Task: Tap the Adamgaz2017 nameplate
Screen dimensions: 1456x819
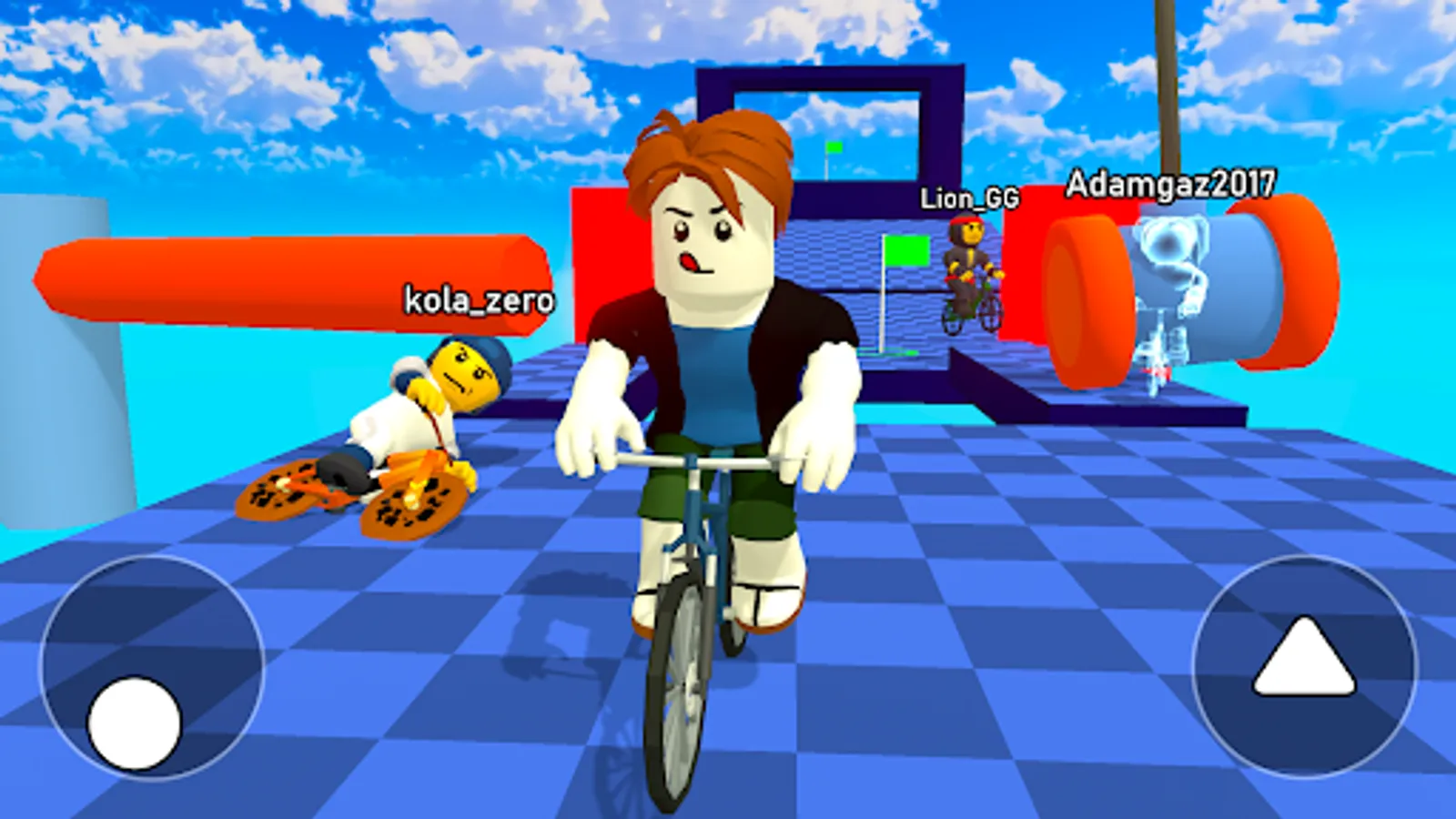Action: 1170,182
